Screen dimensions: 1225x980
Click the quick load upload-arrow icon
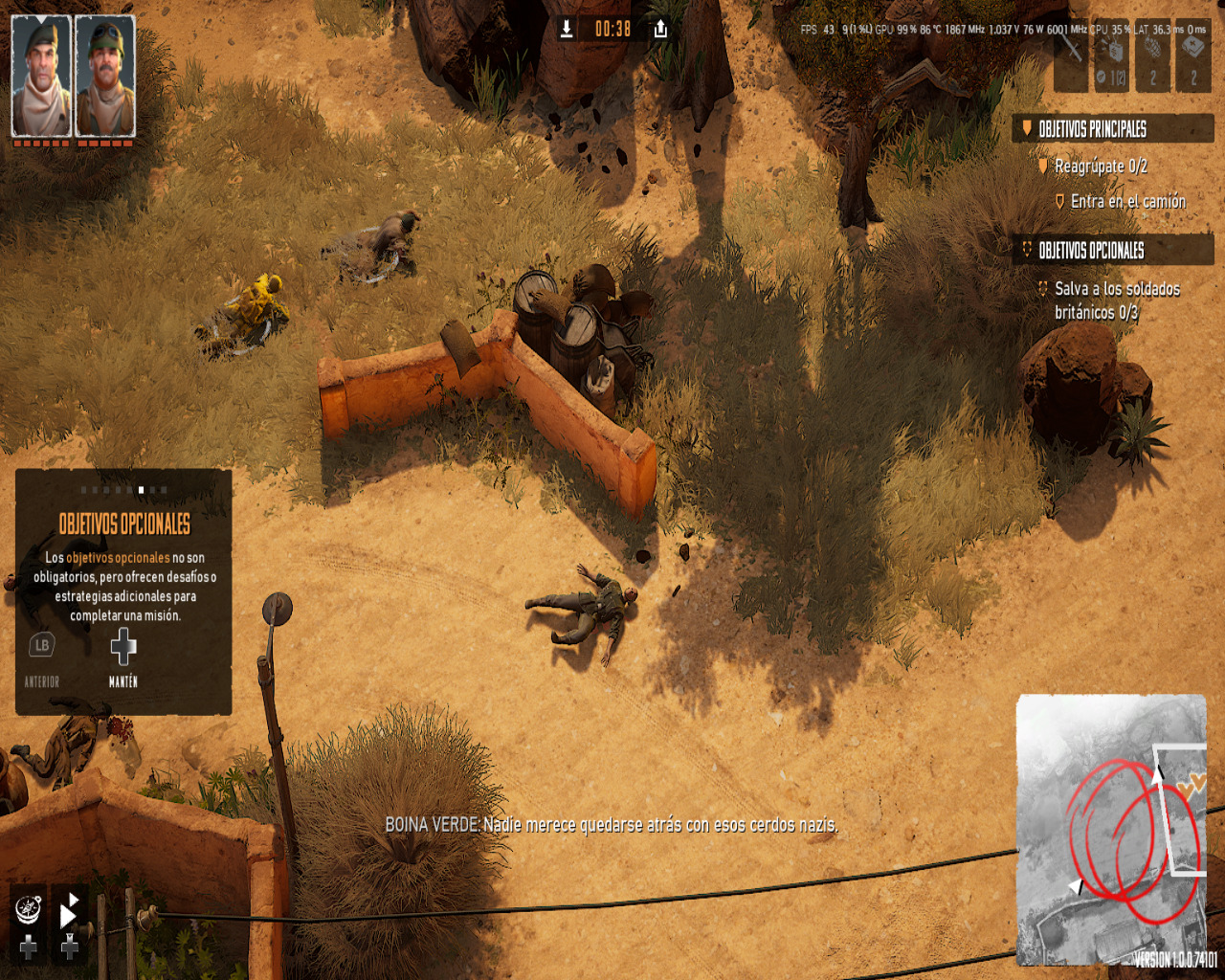click(x=660, y=29)
